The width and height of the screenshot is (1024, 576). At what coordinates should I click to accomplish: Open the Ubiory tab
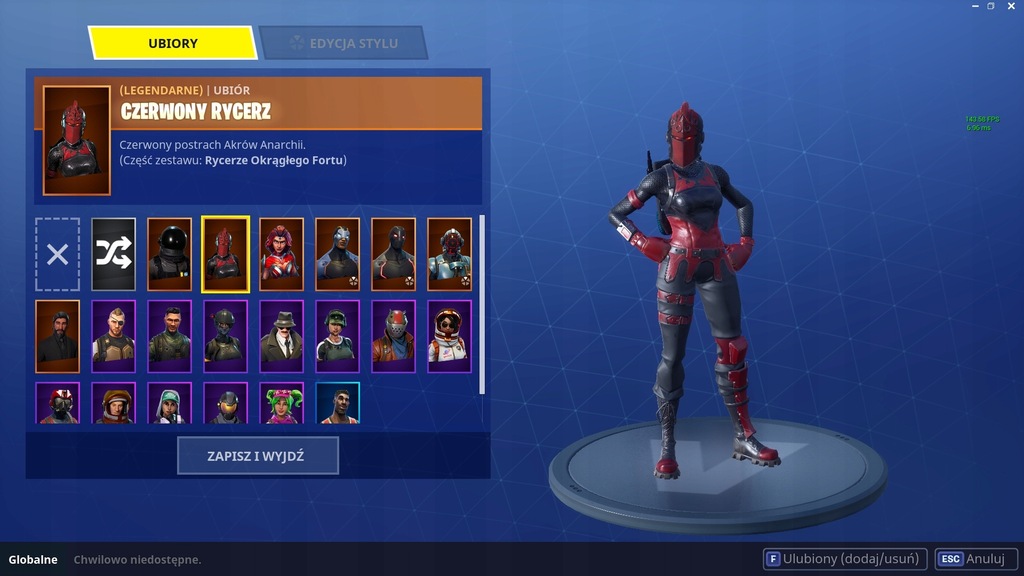point(173,43)
